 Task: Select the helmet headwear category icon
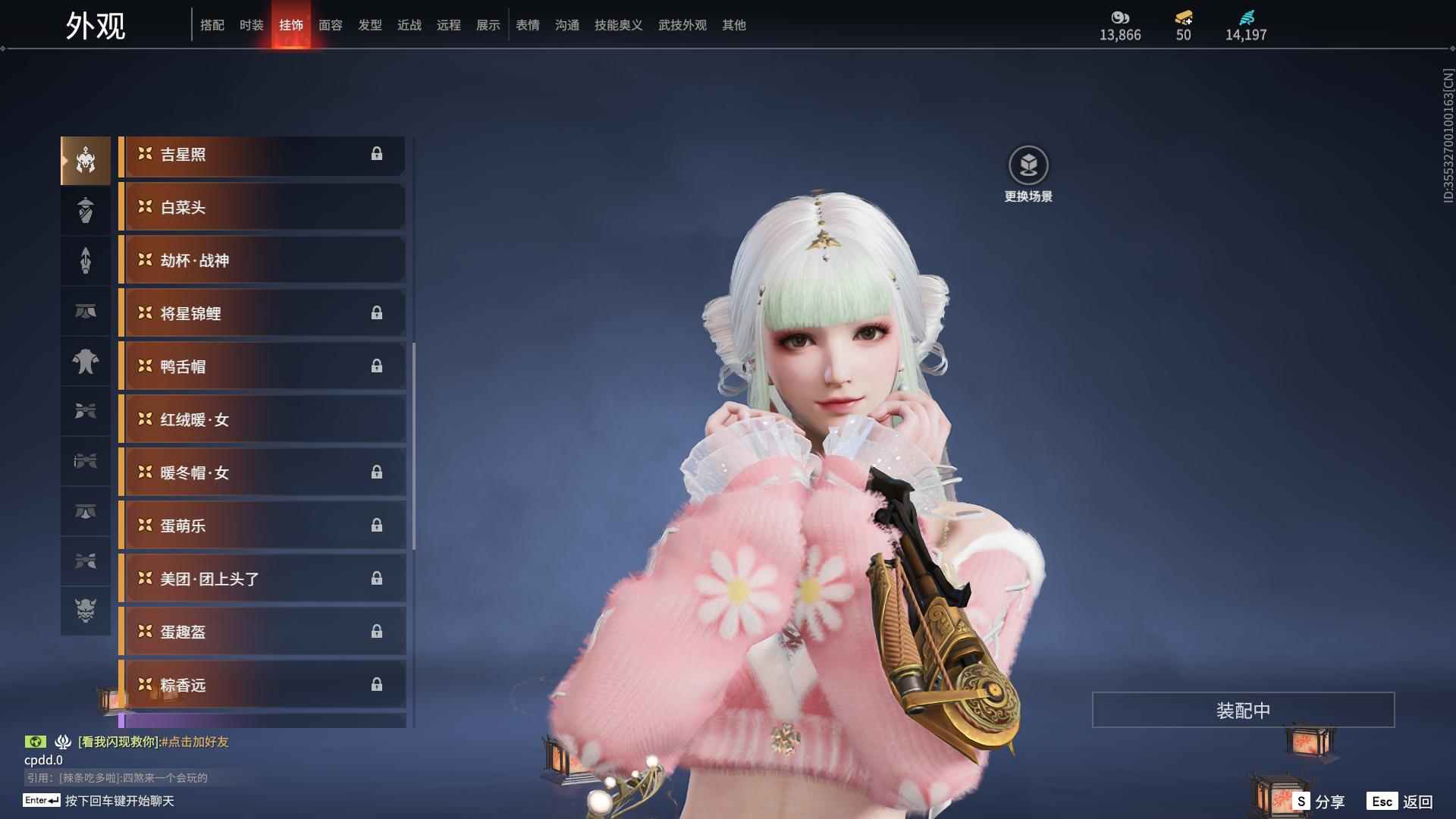86,160
